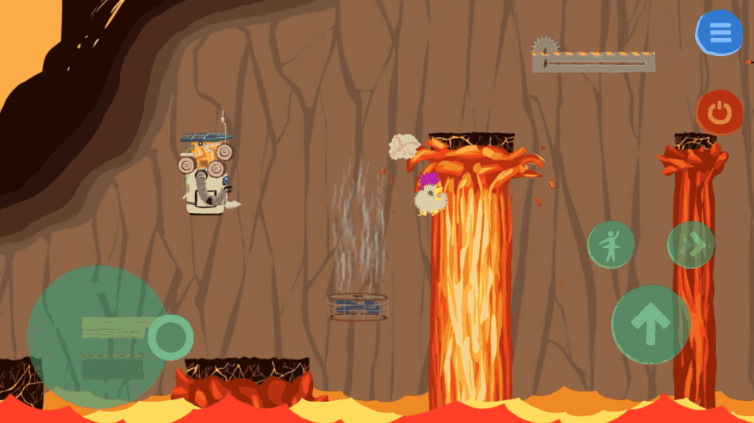Tap the green up-arrow jump button

point(650,324)
